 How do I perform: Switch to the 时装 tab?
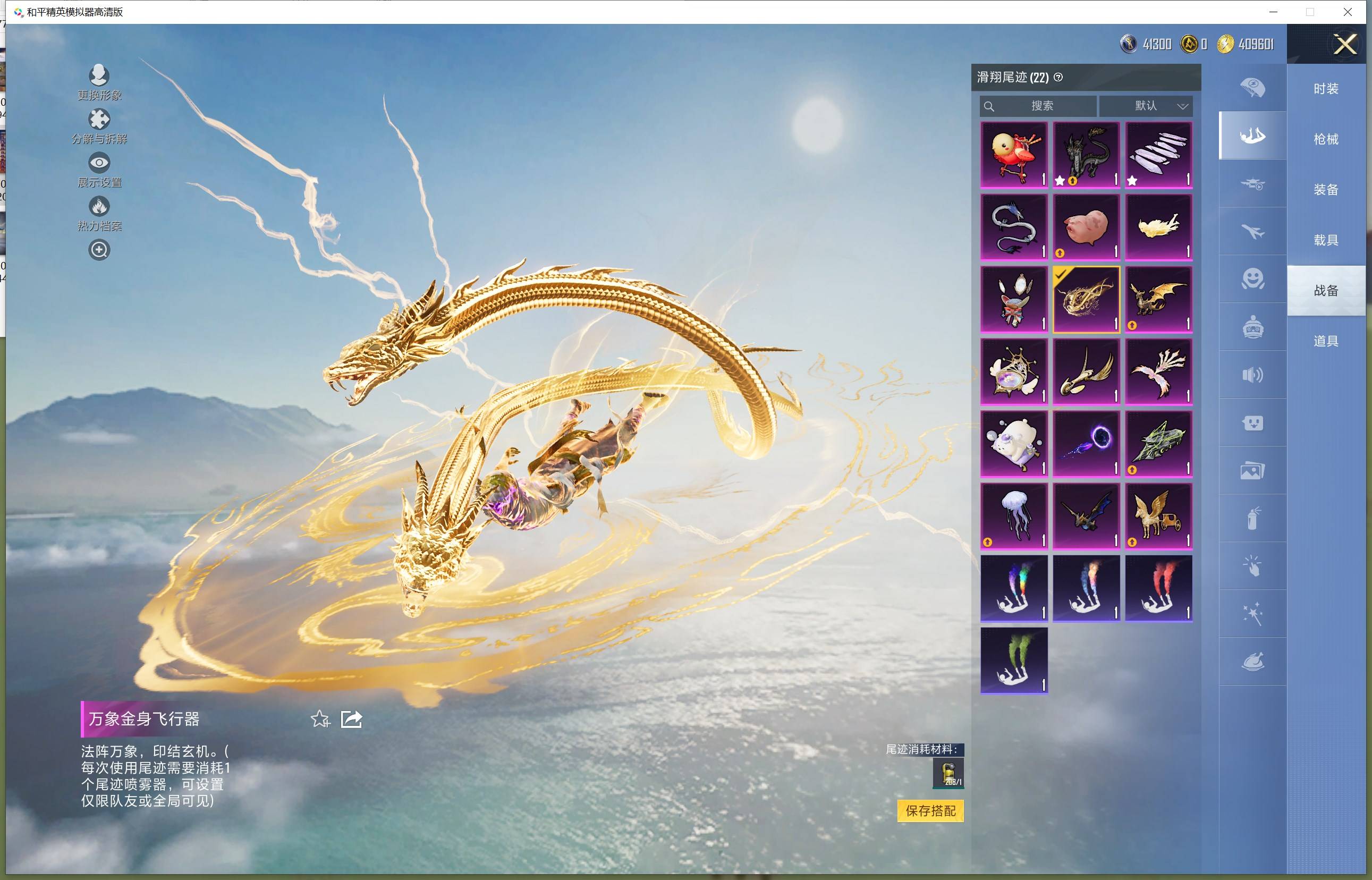pos(1326,89)
